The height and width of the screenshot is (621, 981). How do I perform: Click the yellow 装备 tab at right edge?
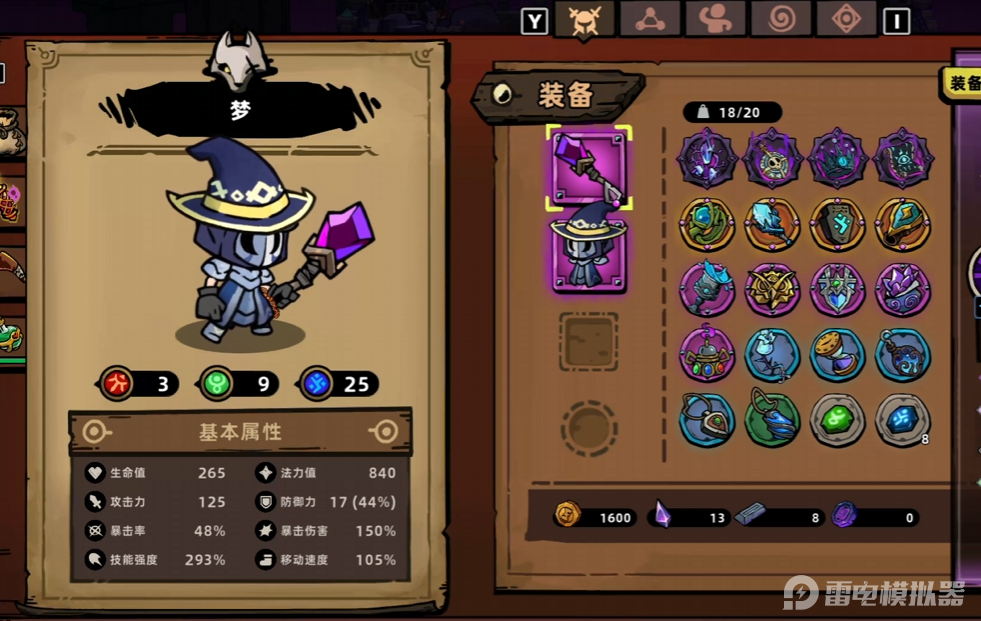click(962, 84)
